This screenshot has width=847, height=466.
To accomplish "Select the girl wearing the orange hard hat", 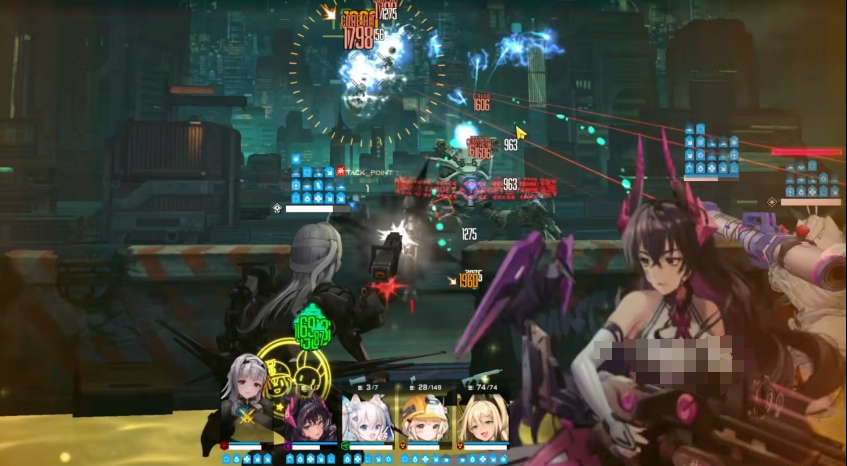I will point(424,418).
